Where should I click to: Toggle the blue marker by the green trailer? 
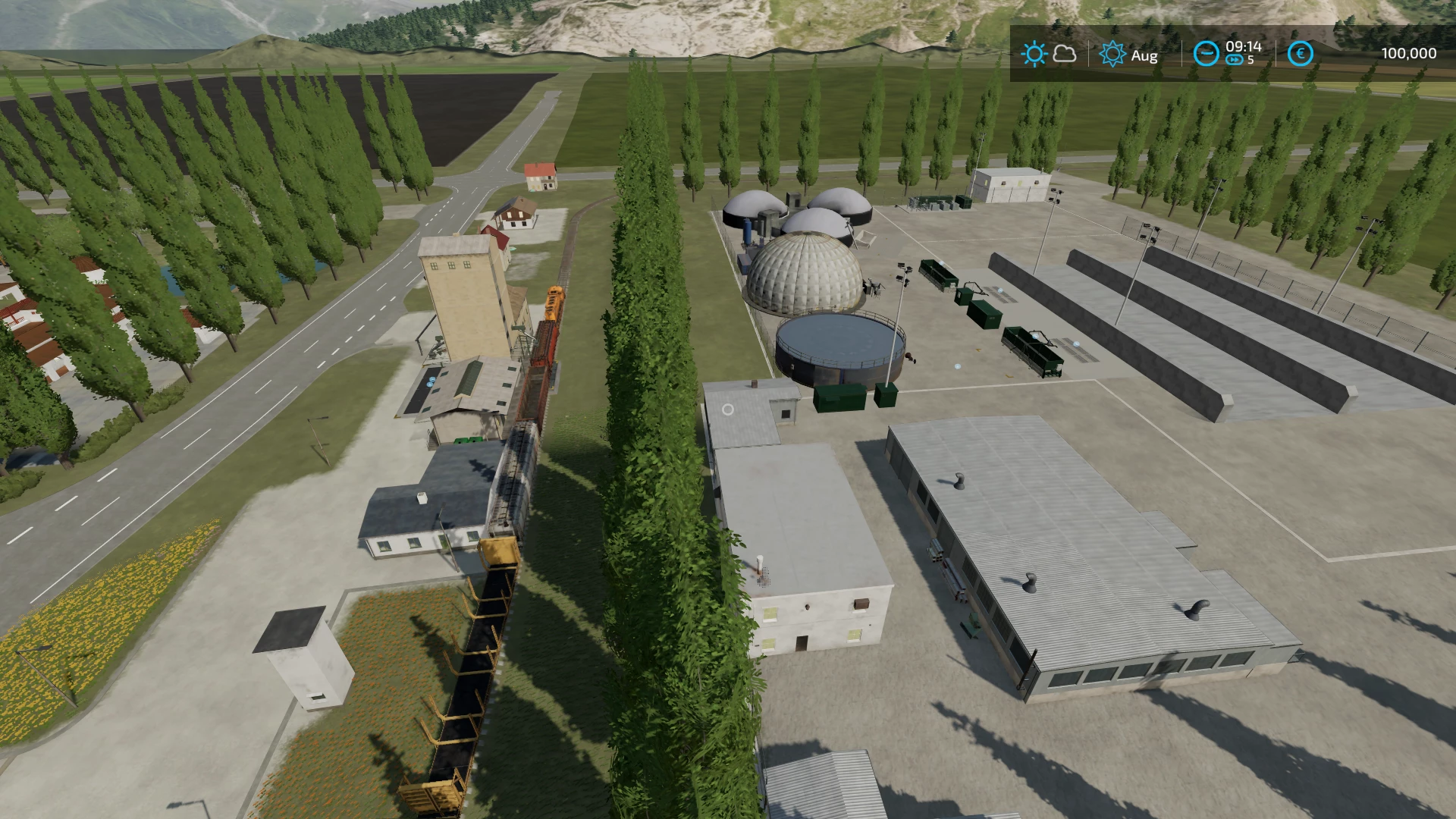pyautogui.click(x=1077, y=344)
